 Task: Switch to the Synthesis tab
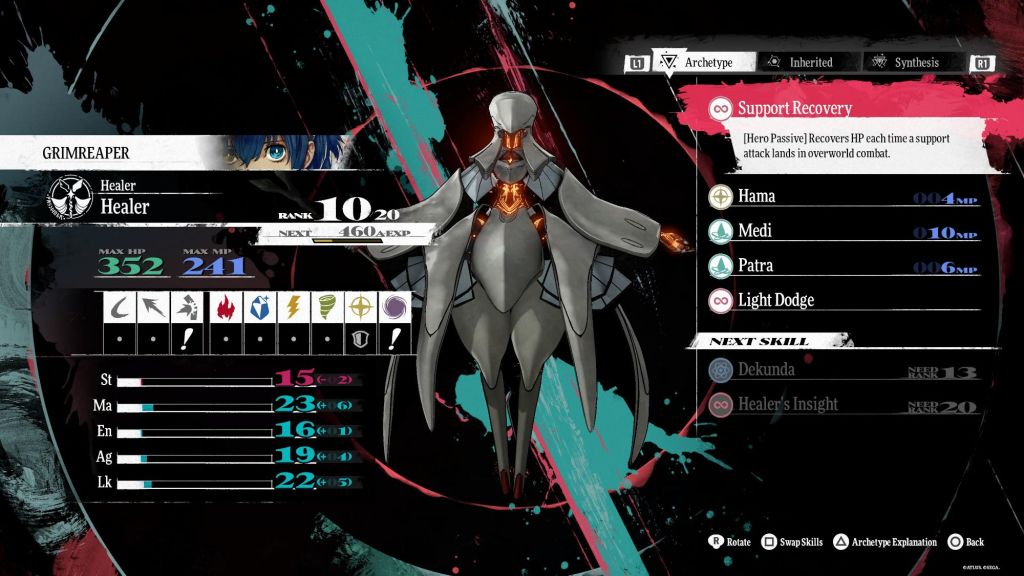tap(906, 62)
